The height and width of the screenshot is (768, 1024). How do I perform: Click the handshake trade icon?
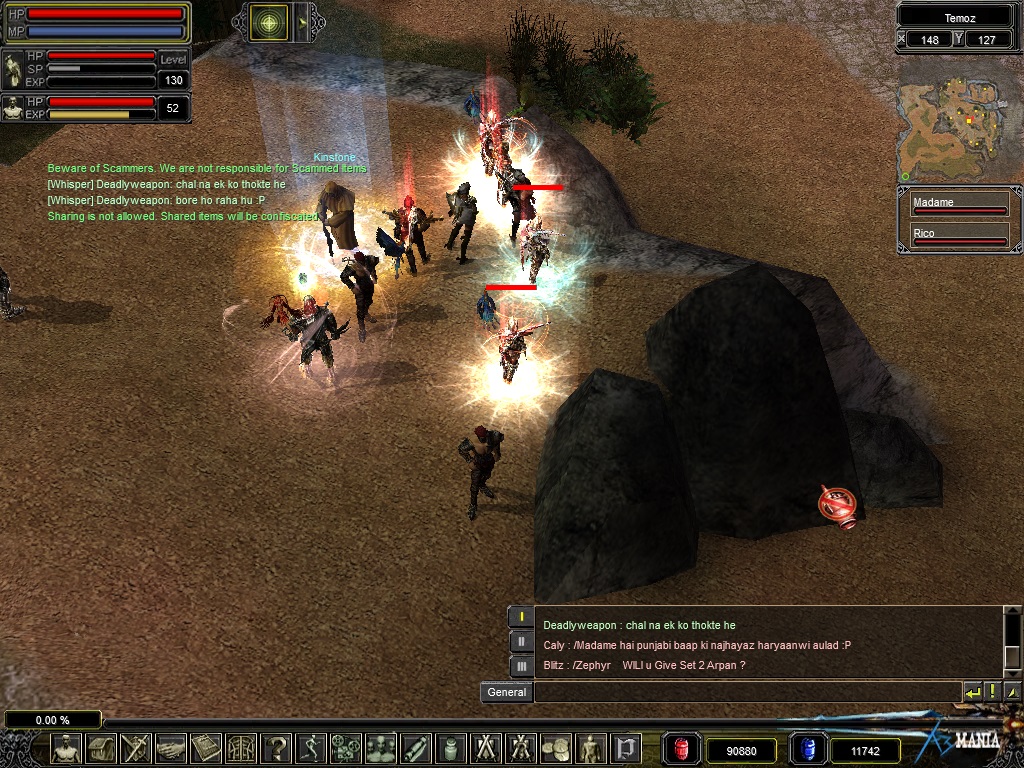(170, 748)
